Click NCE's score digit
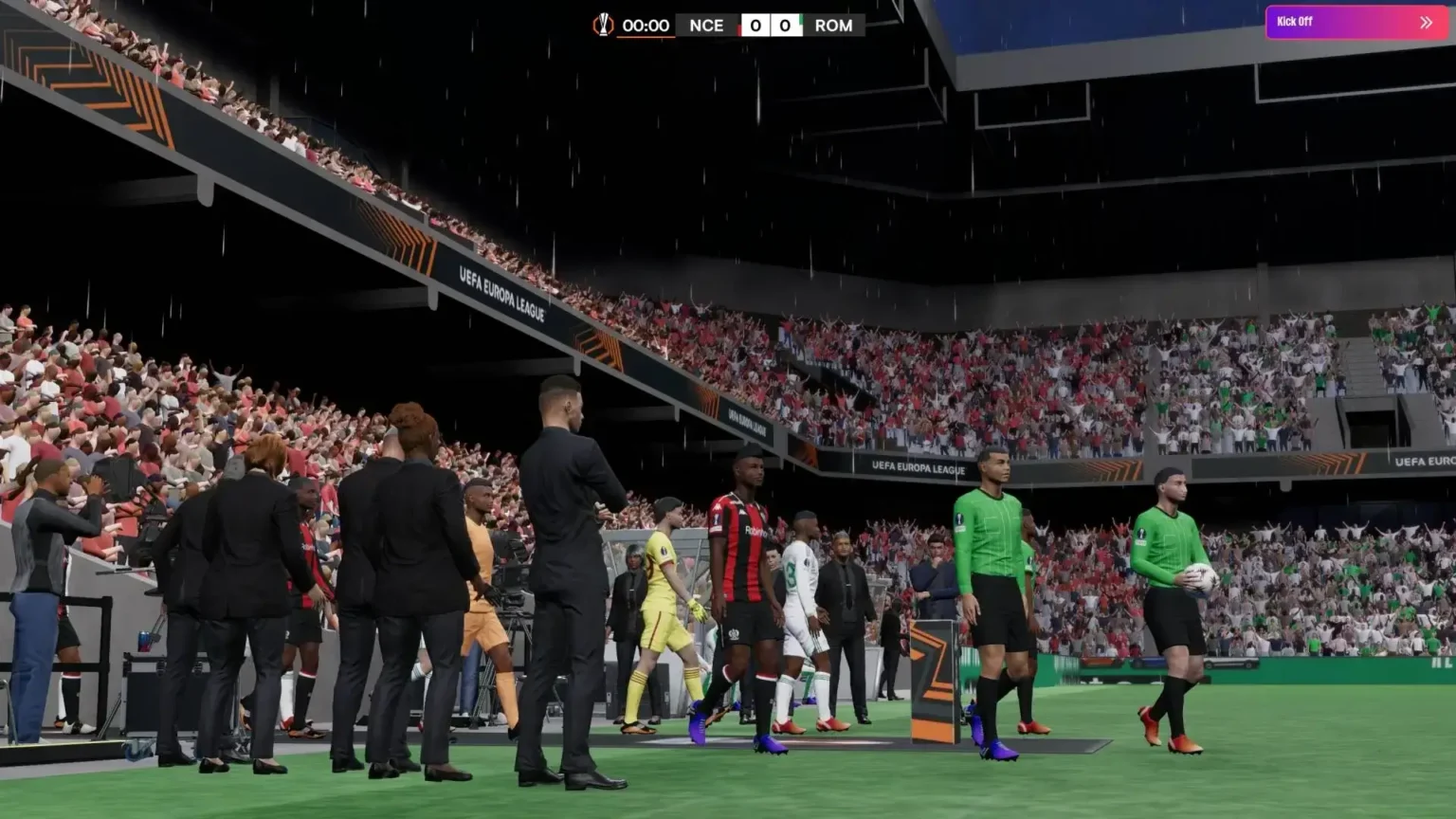 click(756, 26)
